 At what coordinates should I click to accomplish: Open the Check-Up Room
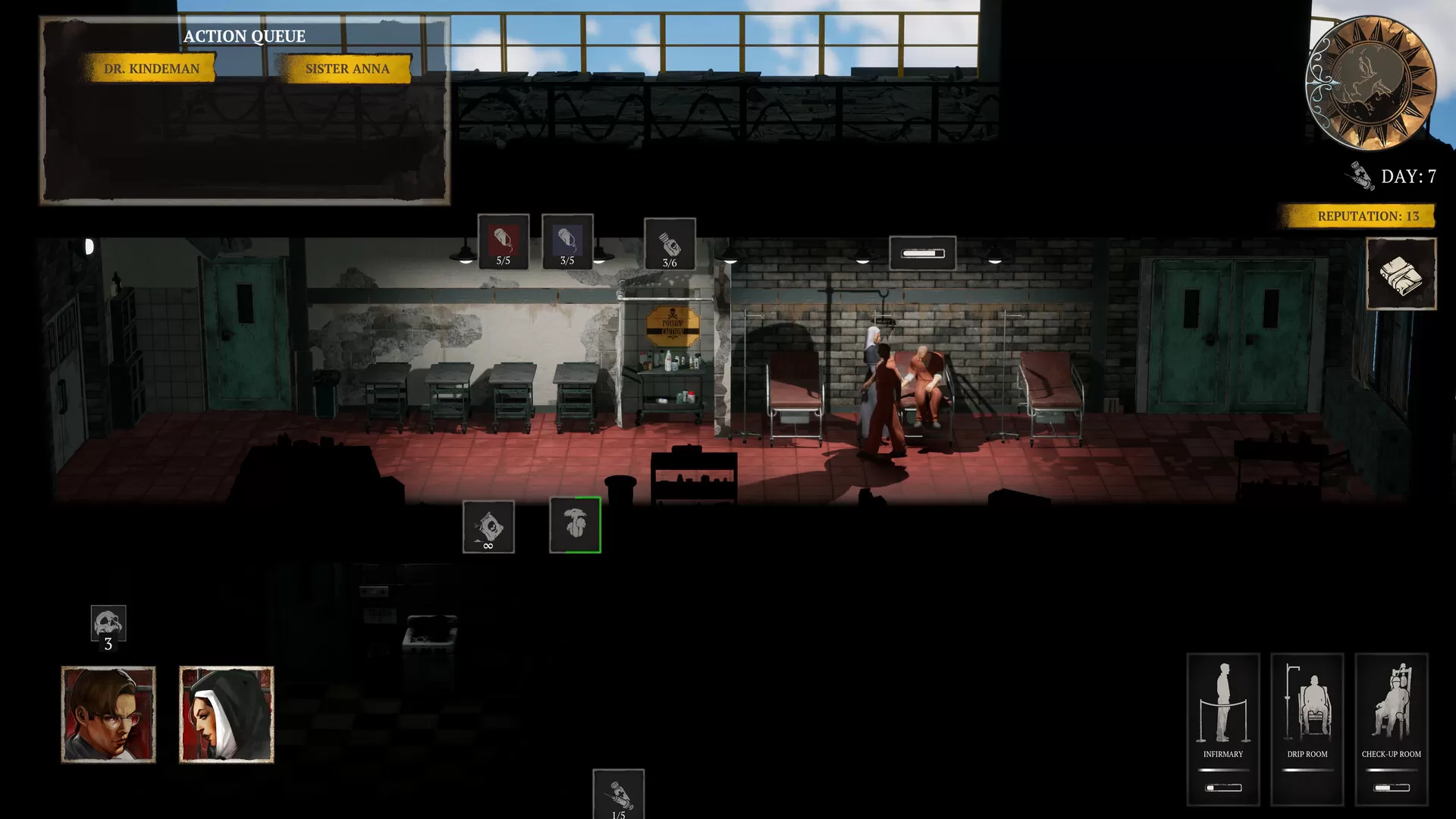point(1391,728)
